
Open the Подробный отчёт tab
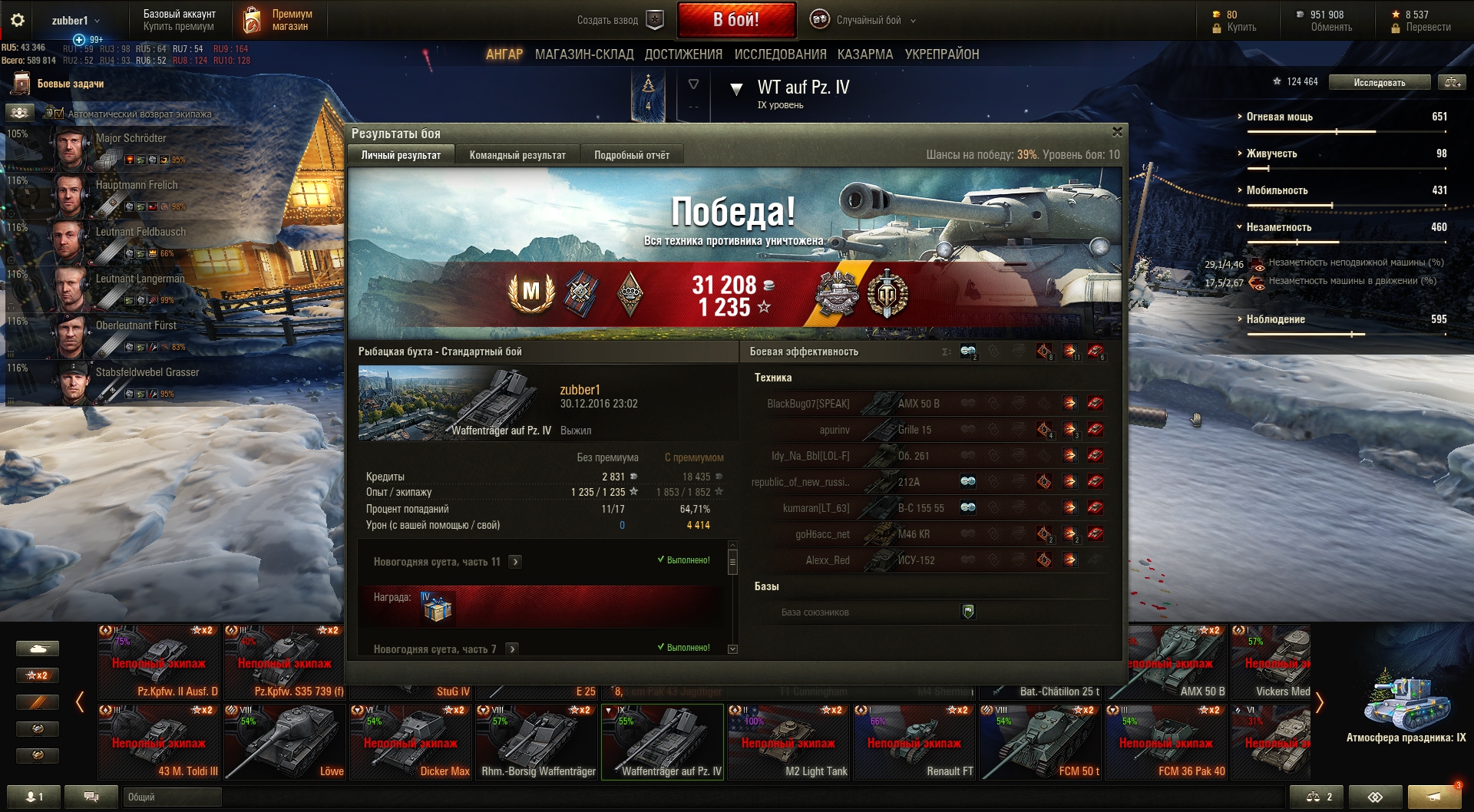(x=631, y=155)
